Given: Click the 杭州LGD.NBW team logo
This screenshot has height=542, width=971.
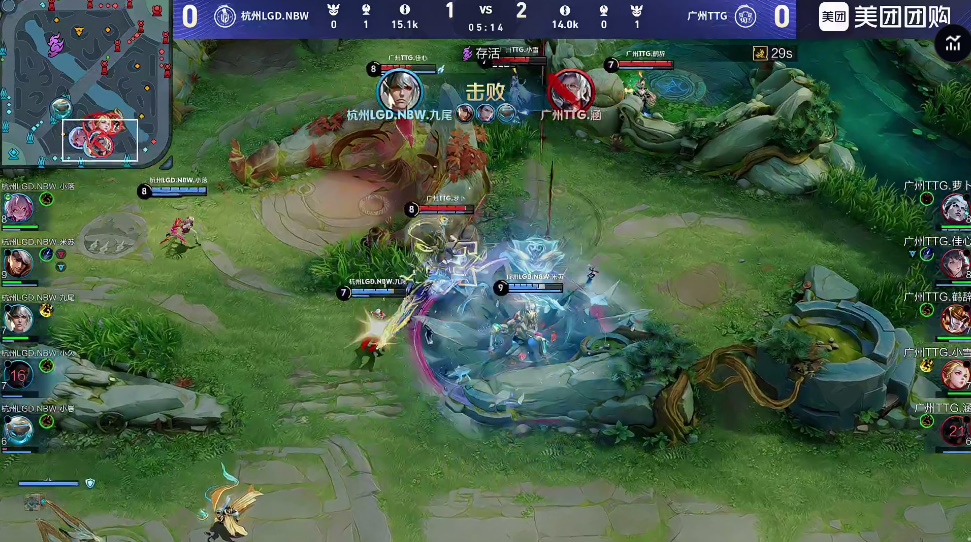Looking at the screenshot, I should [x=225, y=16].
